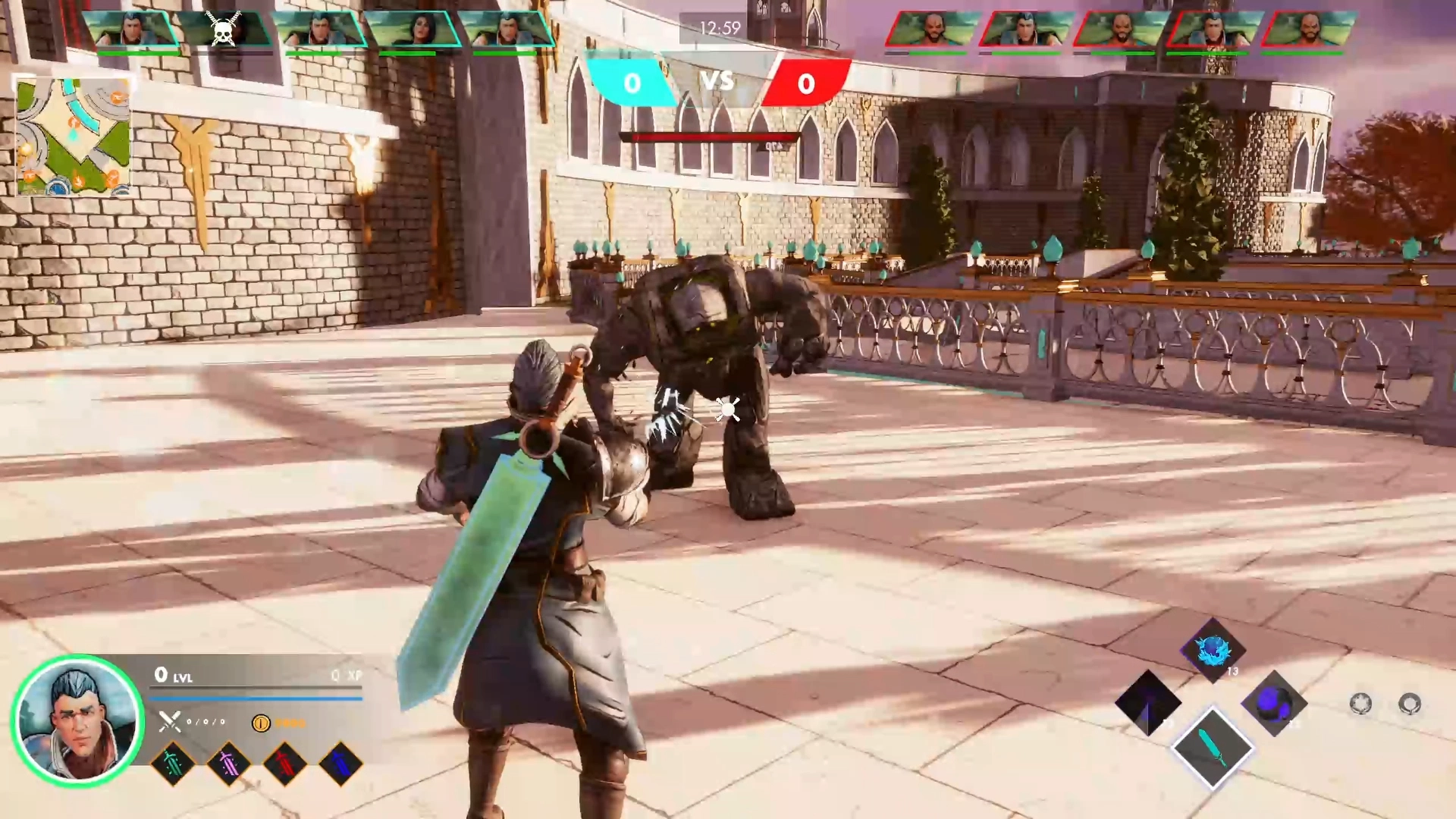Activate the icy blue orb ability

click(1213, 650)
